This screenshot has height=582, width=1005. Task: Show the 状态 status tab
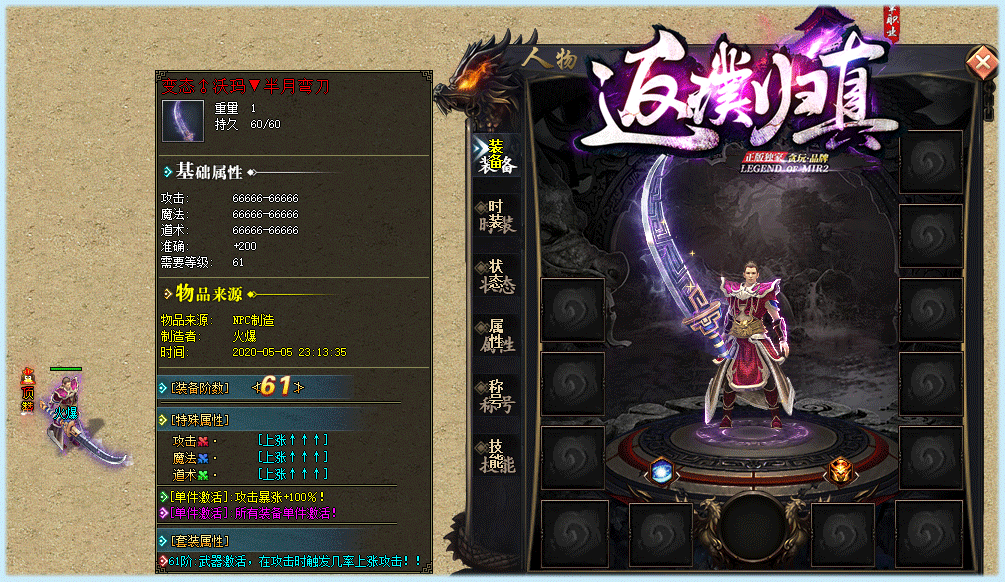point(497,275)
